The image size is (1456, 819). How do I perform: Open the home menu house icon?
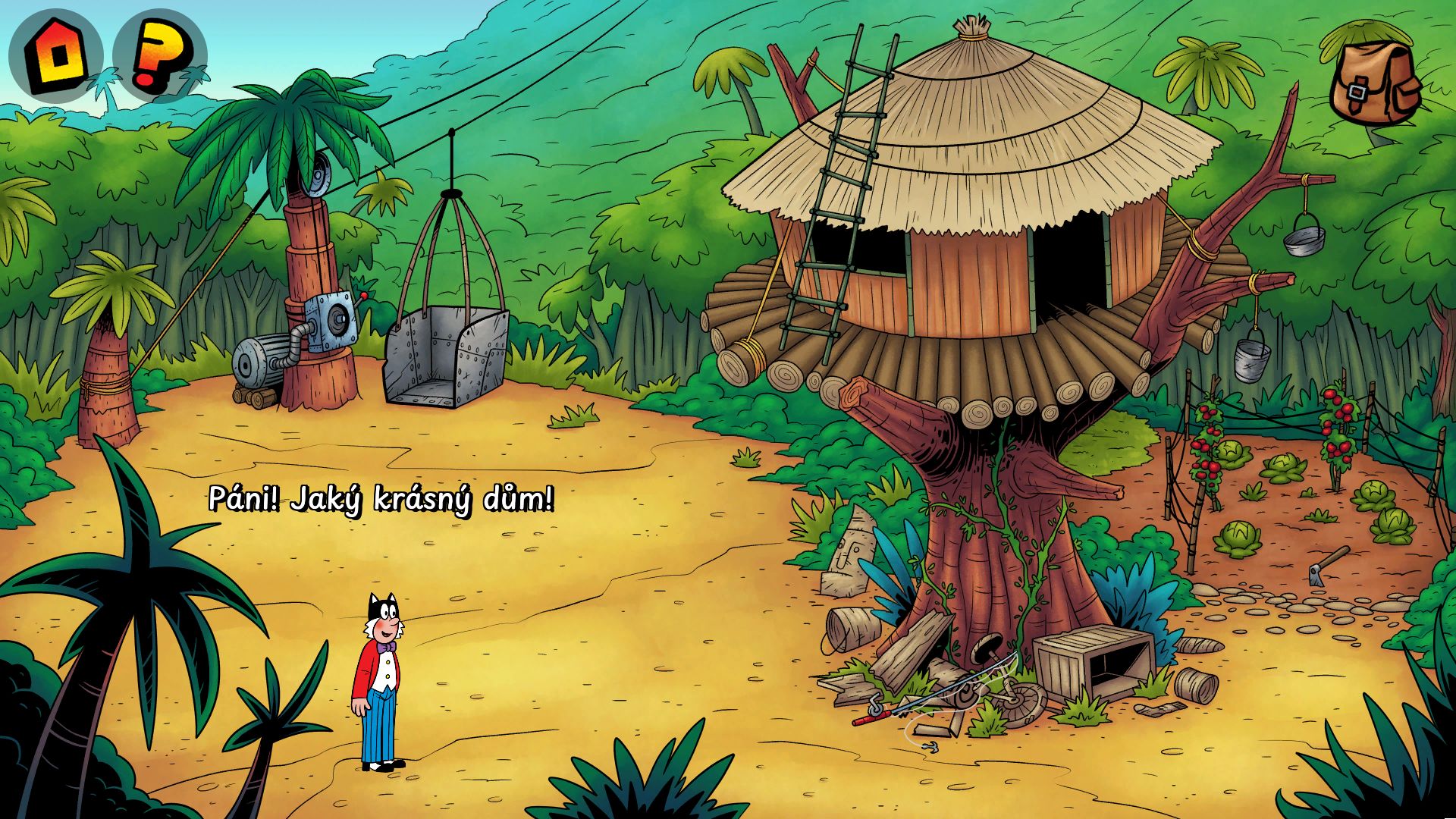click(55, 56)
